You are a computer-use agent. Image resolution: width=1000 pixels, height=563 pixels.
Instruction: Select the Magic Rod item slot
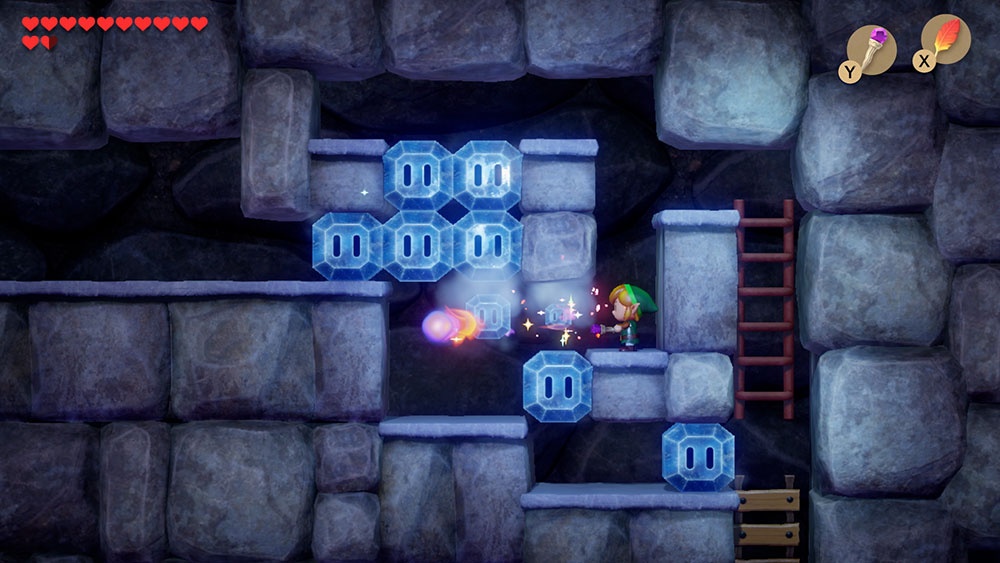coord(872,45)
